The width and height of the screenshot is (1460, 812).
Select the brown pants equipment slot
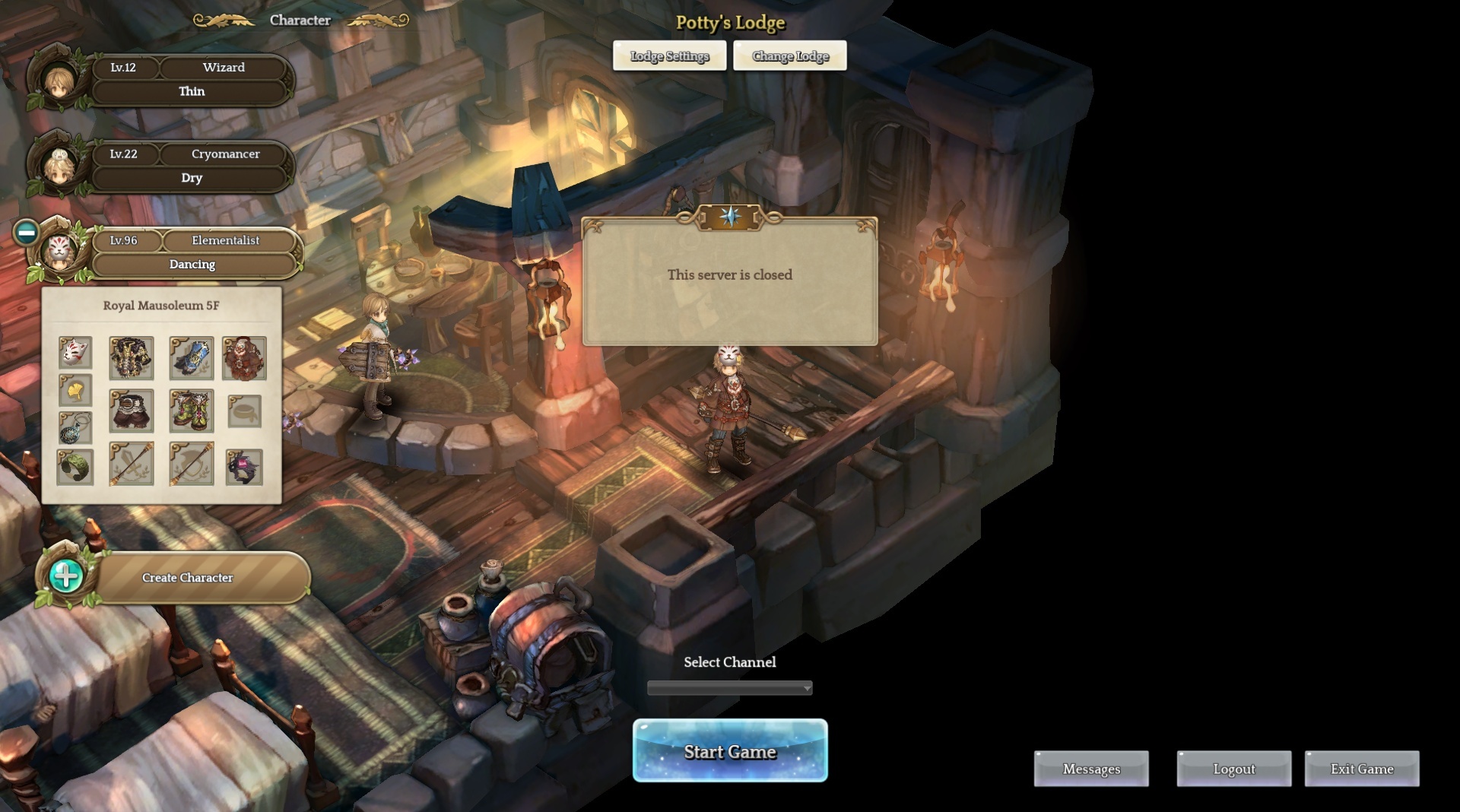tap(132, 411)
